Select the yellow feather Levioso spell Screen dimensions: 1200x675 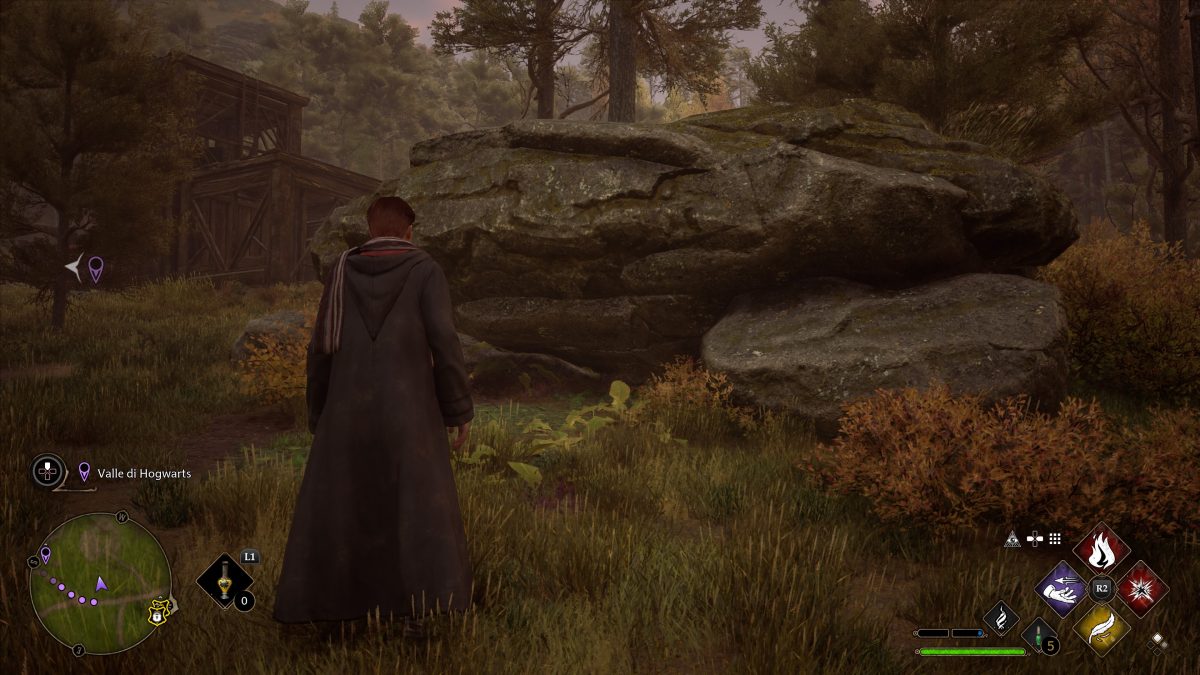tap(1101, 629)
